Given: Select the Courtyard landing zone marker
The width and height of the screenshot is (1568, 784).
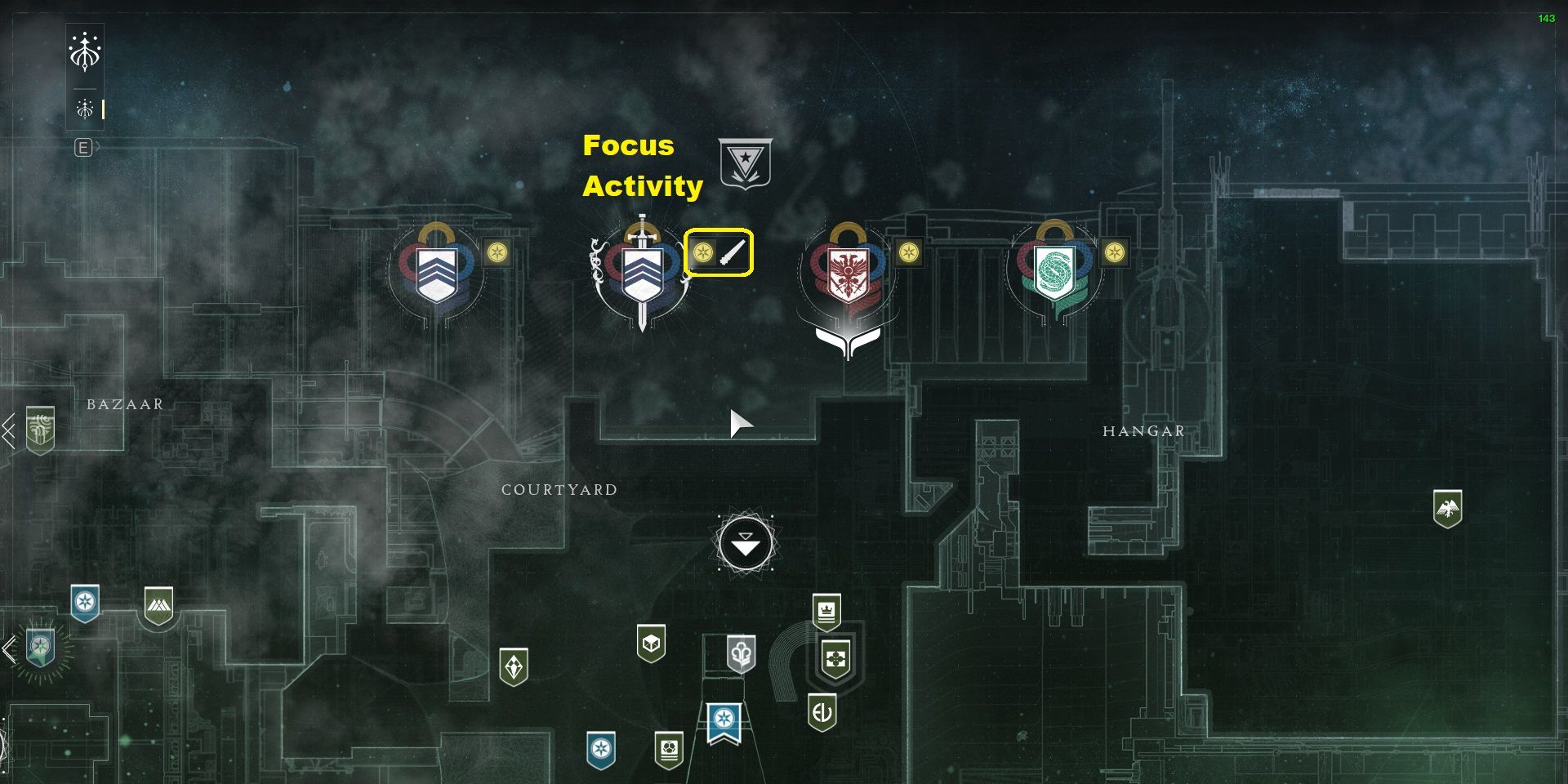Looking at the screenshot, I should pyautogui.click(x=745, y=544).
